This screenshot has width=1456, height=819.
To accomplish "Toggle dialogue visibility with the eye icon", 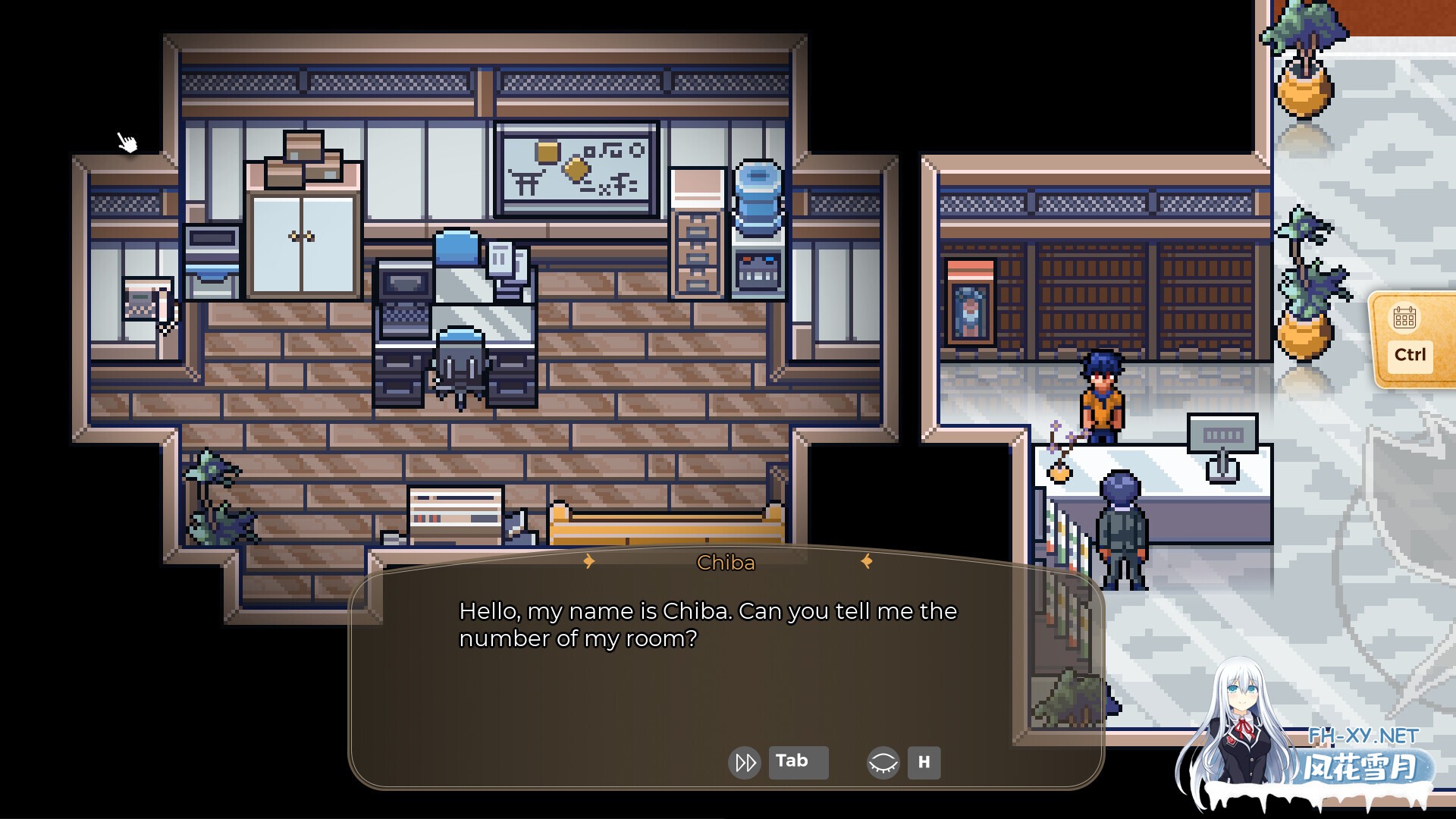I will [x=884, y=762].
